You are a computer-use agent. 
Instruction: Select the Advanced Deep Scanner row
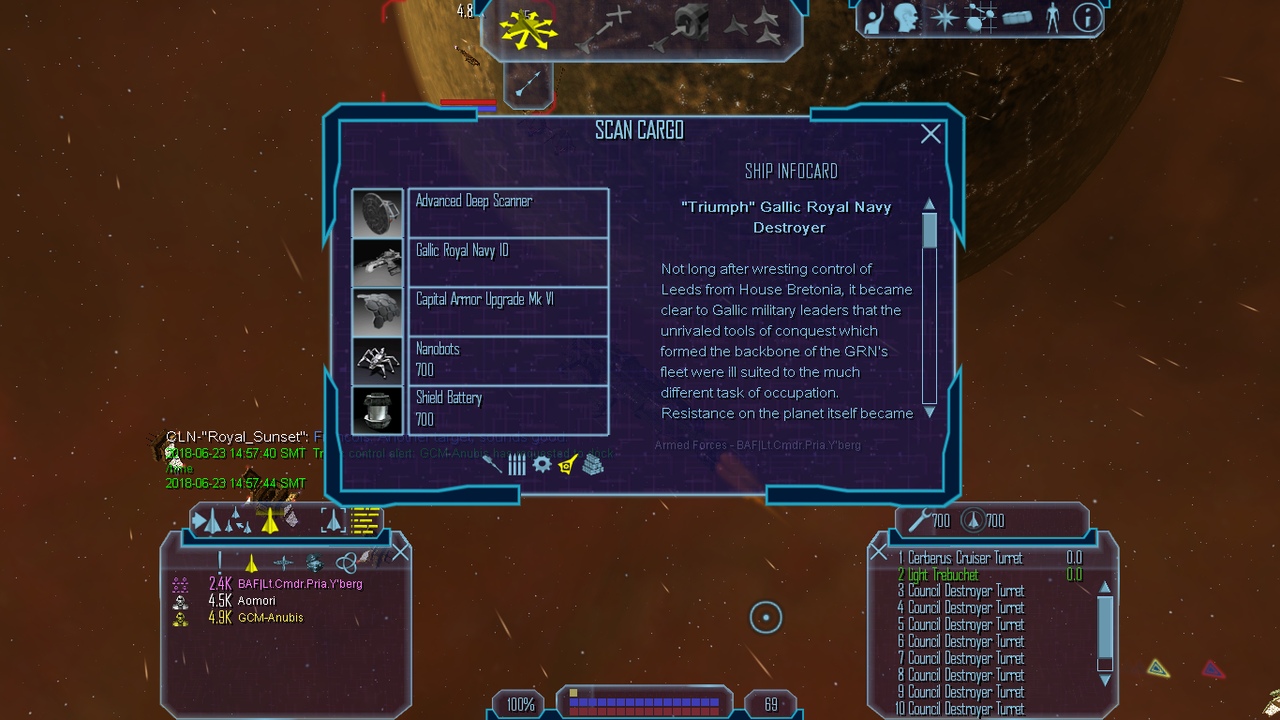tap(508, 212)
